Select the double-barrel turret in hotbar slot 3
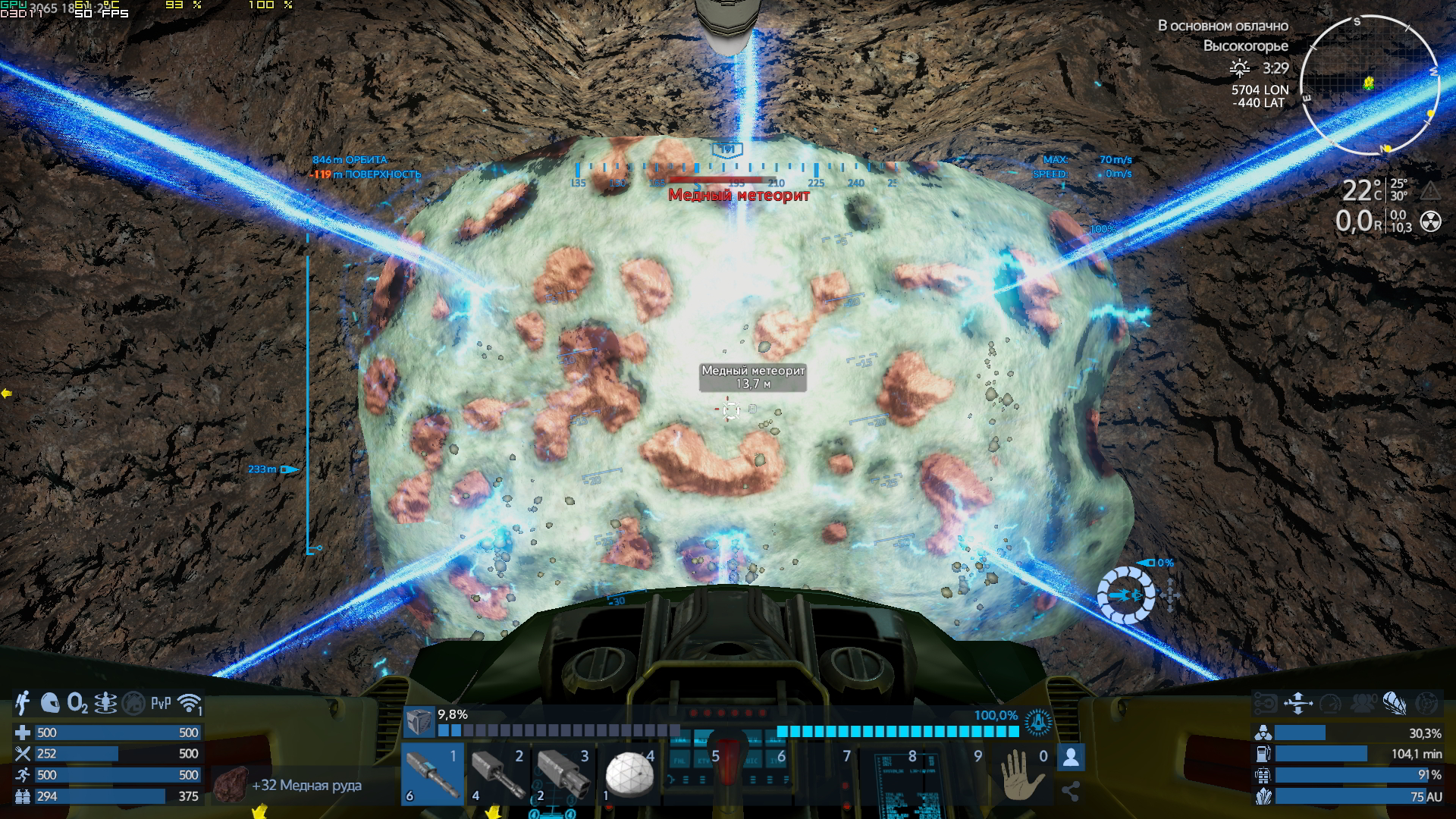The width and height of the screenshot is (1456, 819). (x=563, y=774)
